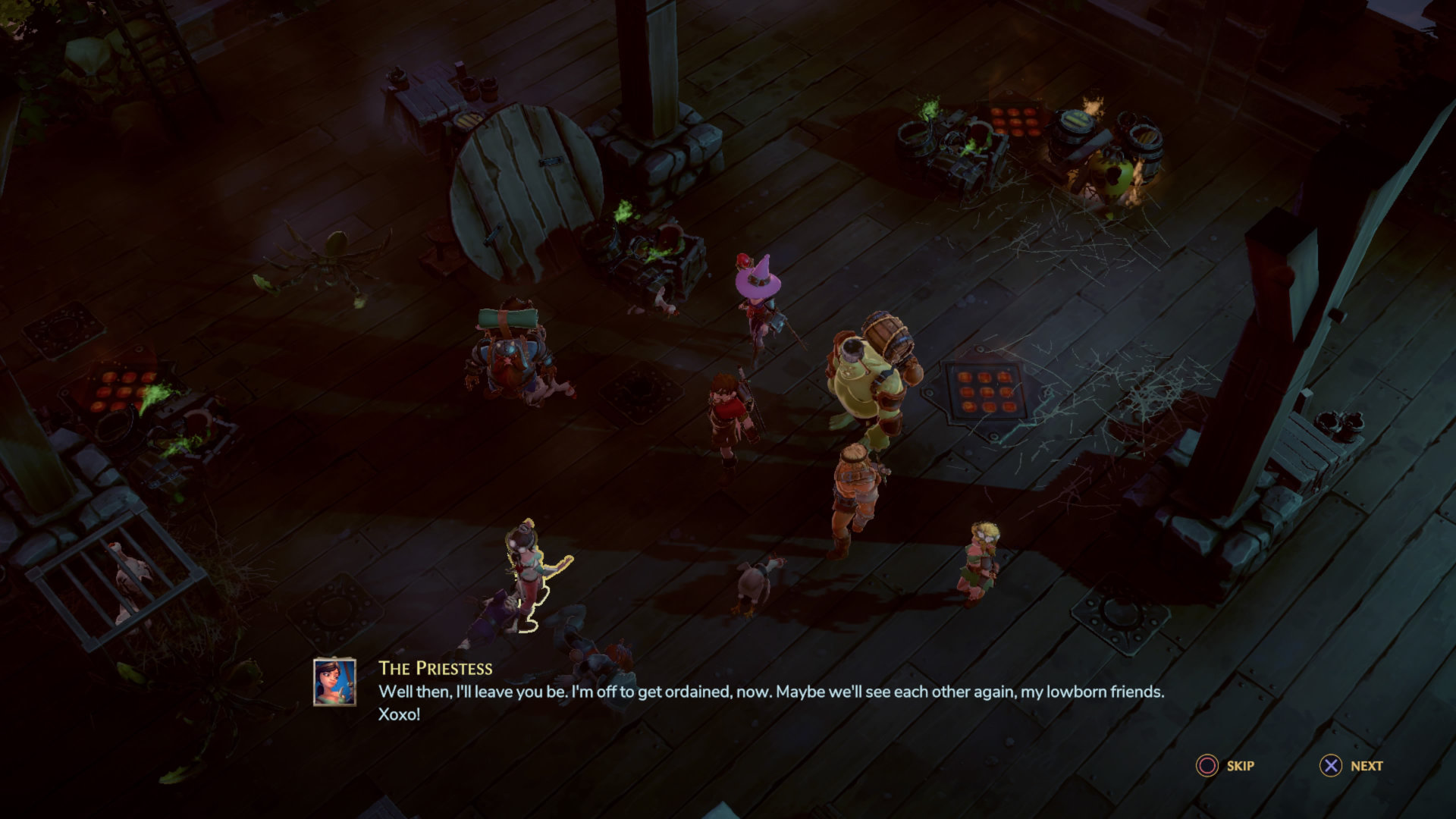The width and height of the screenshot is (1456, 819).
Task: Skip the Priestess's dialogue
Action: click(x=1225, y=766)
